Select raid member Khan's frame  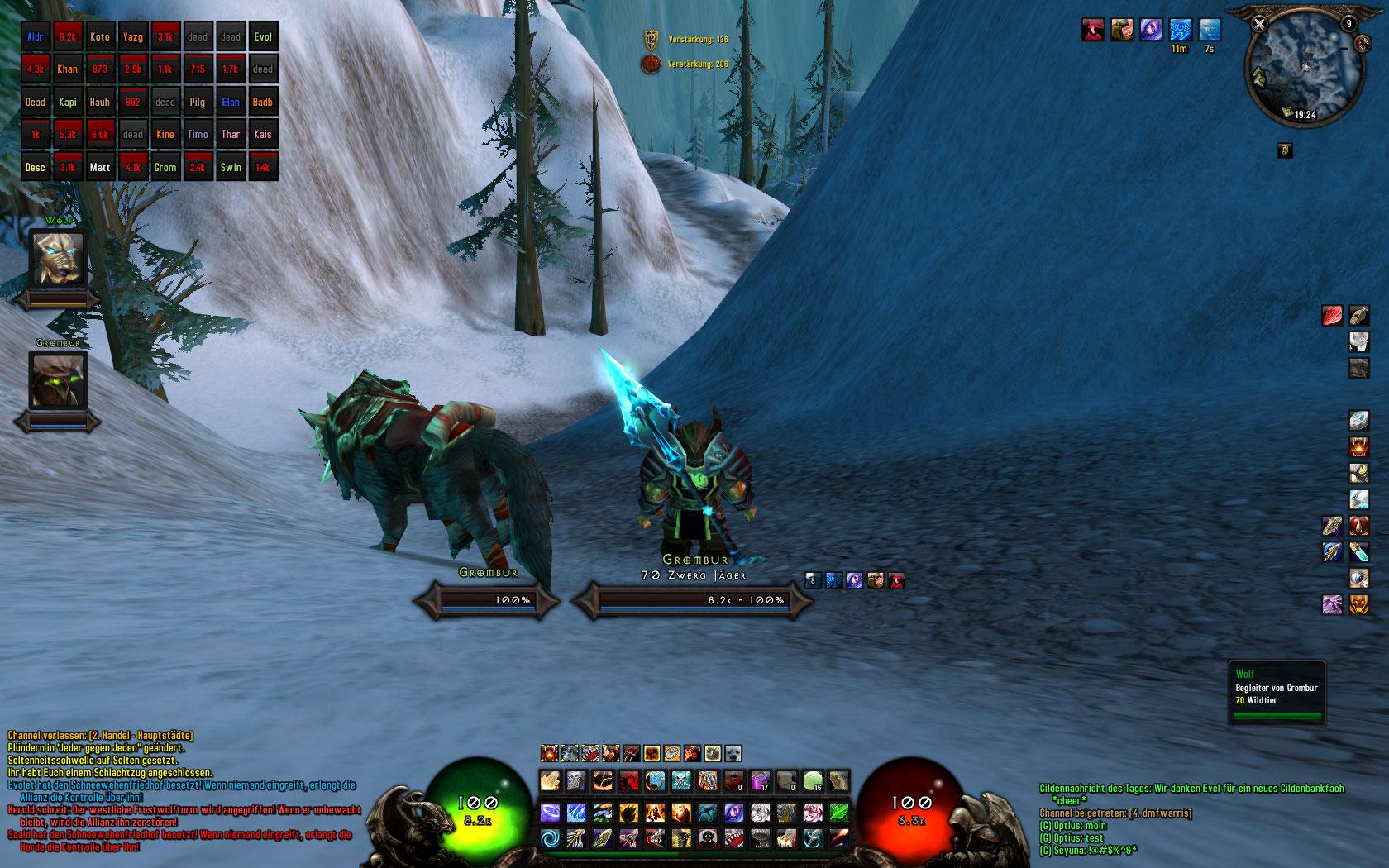[x=68, y=69]
